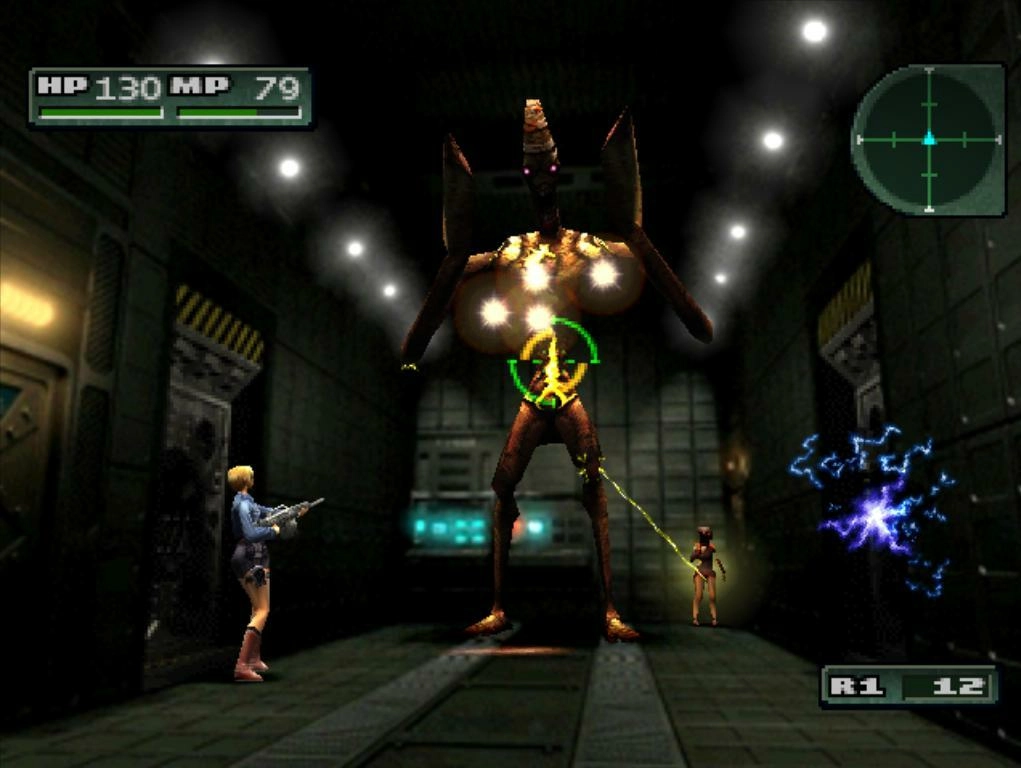The image size is (1021, 768).
Task: Select the green targeting reticle on the enemy
Action: 553,362
